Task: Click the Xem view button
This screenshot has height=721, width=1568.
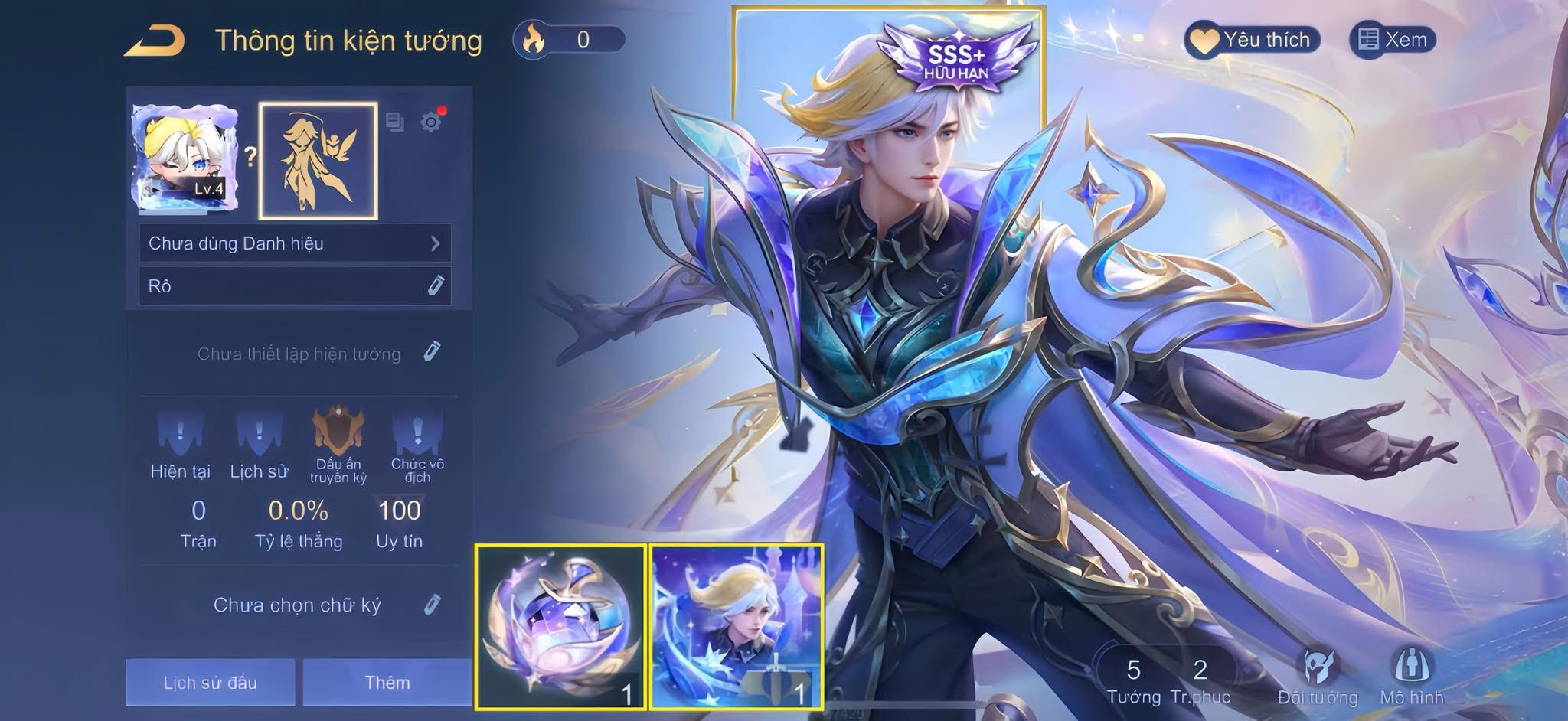Action: click(1393, 40)
